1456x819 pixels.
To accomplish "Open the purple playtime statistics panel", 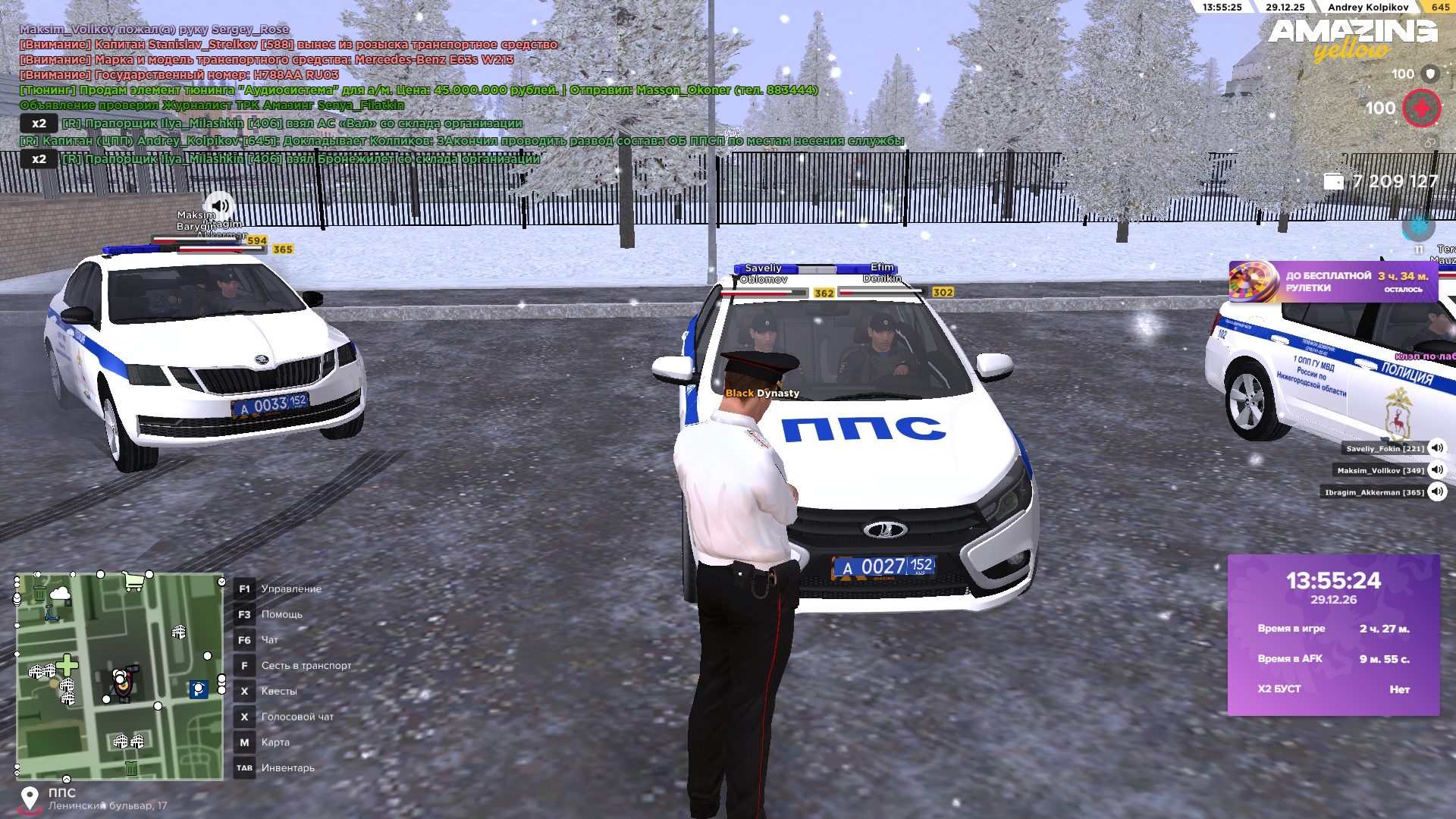I will (x=1333, y=635).
